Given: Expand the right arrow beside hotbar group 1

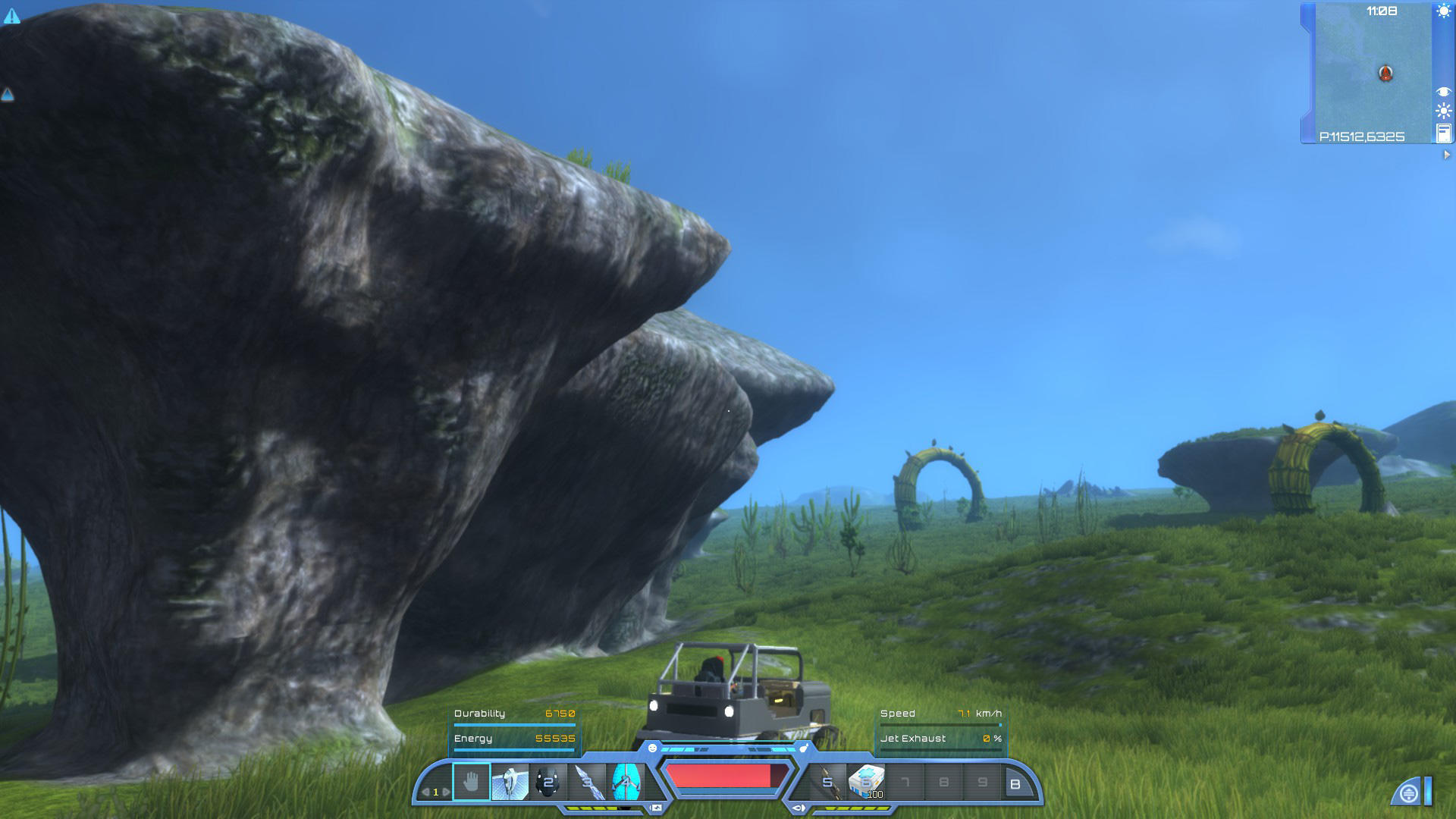Looking at the screenshot, I should click(447, 792).
